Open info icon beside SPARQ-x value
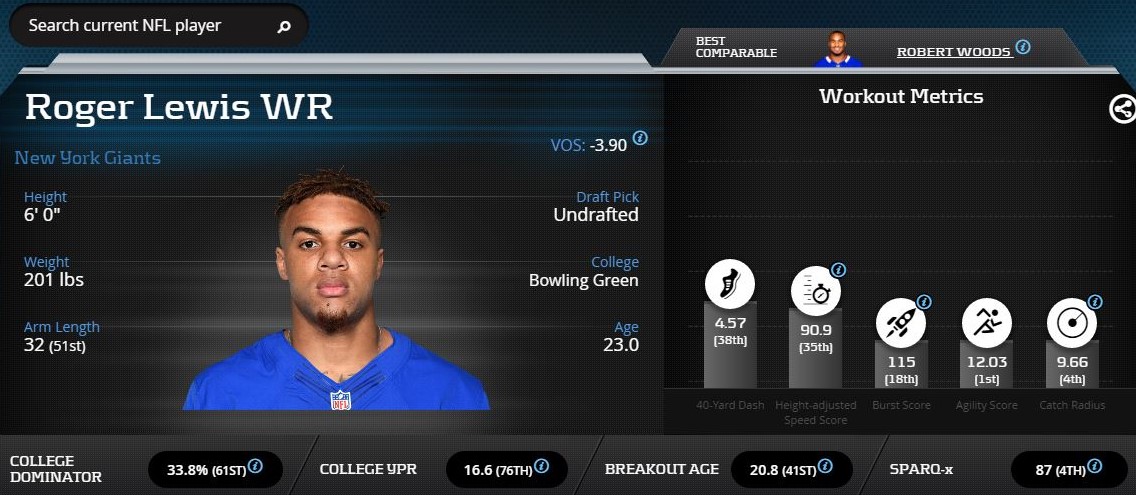 tap(1094, 466)
